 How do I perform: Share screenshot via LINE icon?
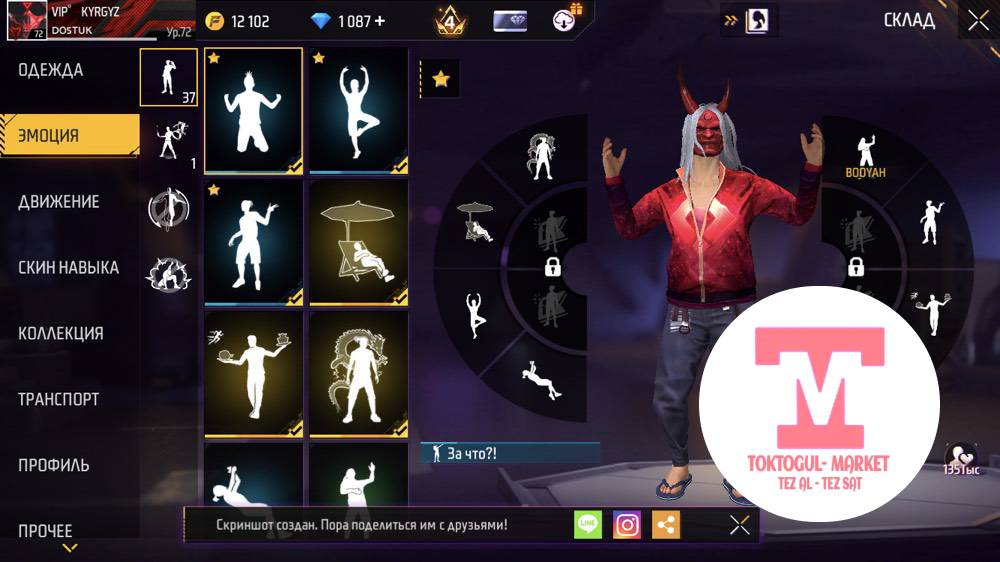(x=588, y=525)
